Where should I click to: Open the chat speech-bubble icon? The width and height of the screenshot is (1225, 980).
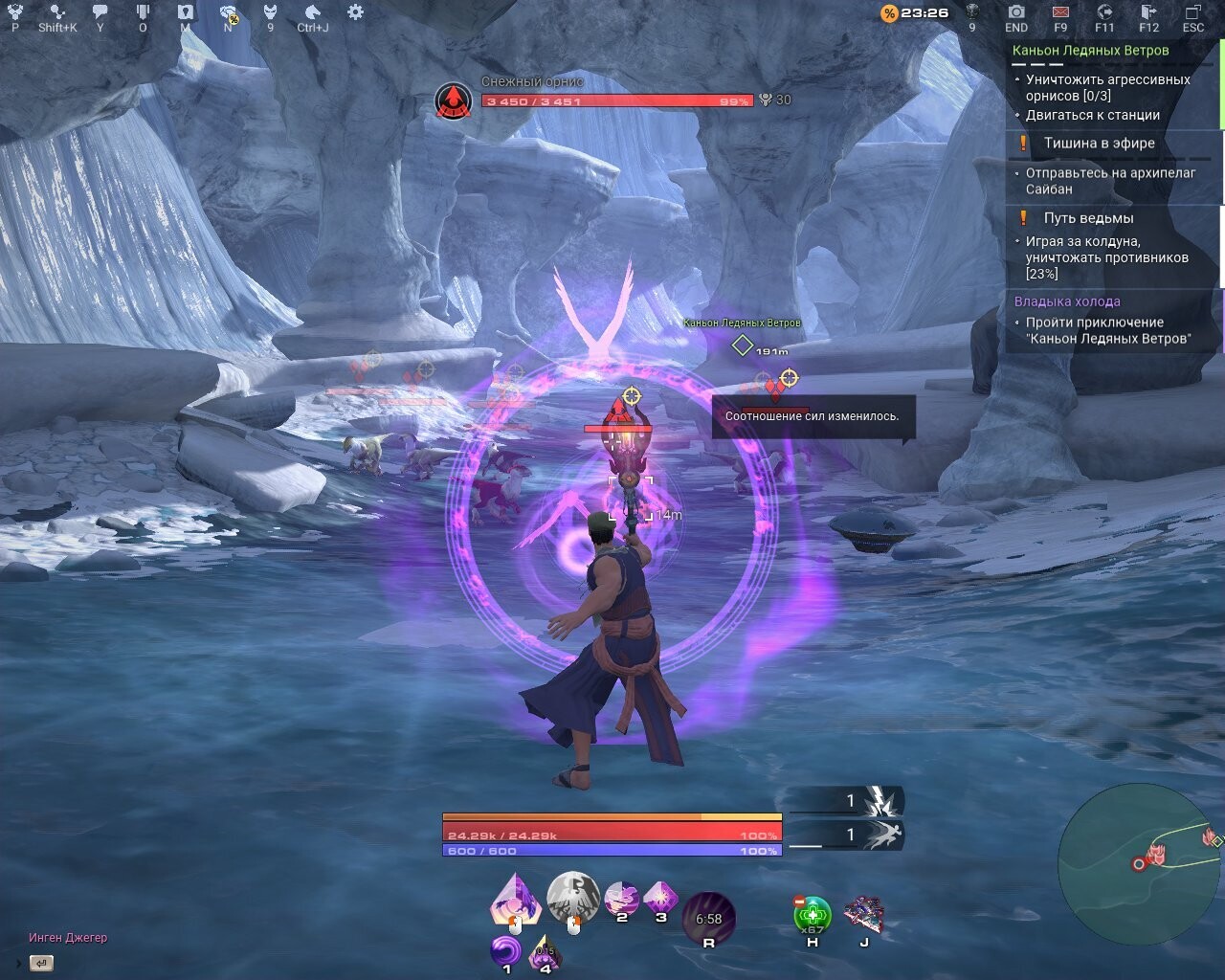point(100,12)
